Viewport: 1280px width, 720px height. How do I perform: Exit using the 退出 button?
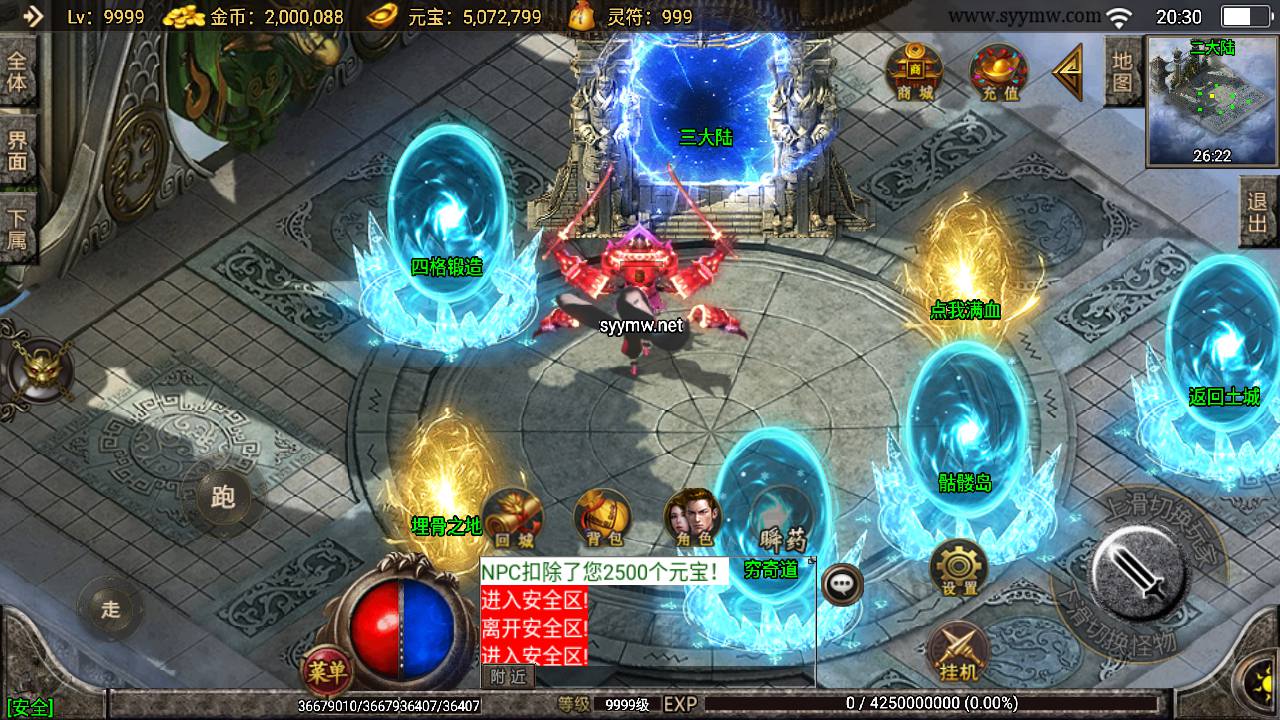(1258, 212)
